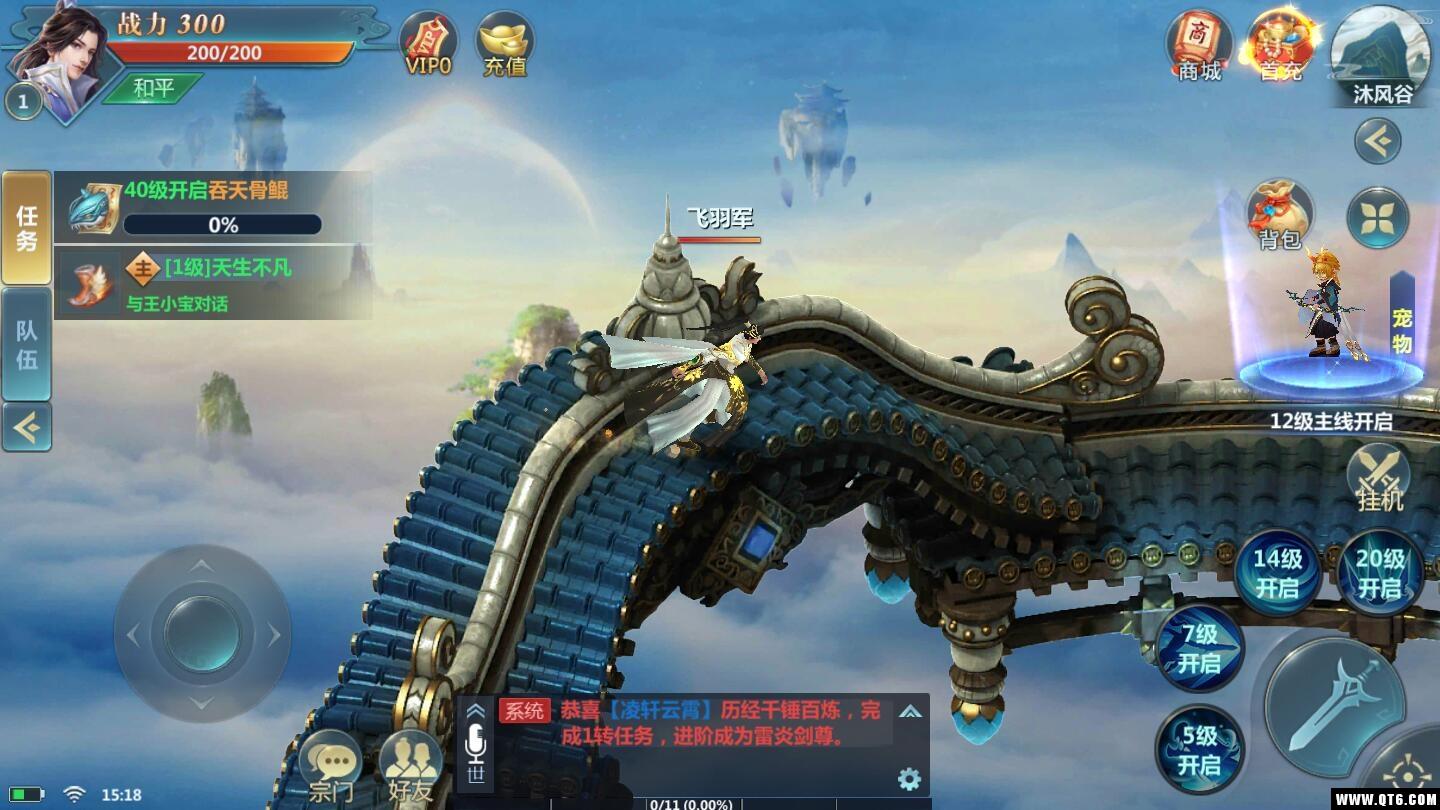Toggle 挂机 auto-battle mode
This screenshot has width=1440, height=810.
[x=1379, y=478]
